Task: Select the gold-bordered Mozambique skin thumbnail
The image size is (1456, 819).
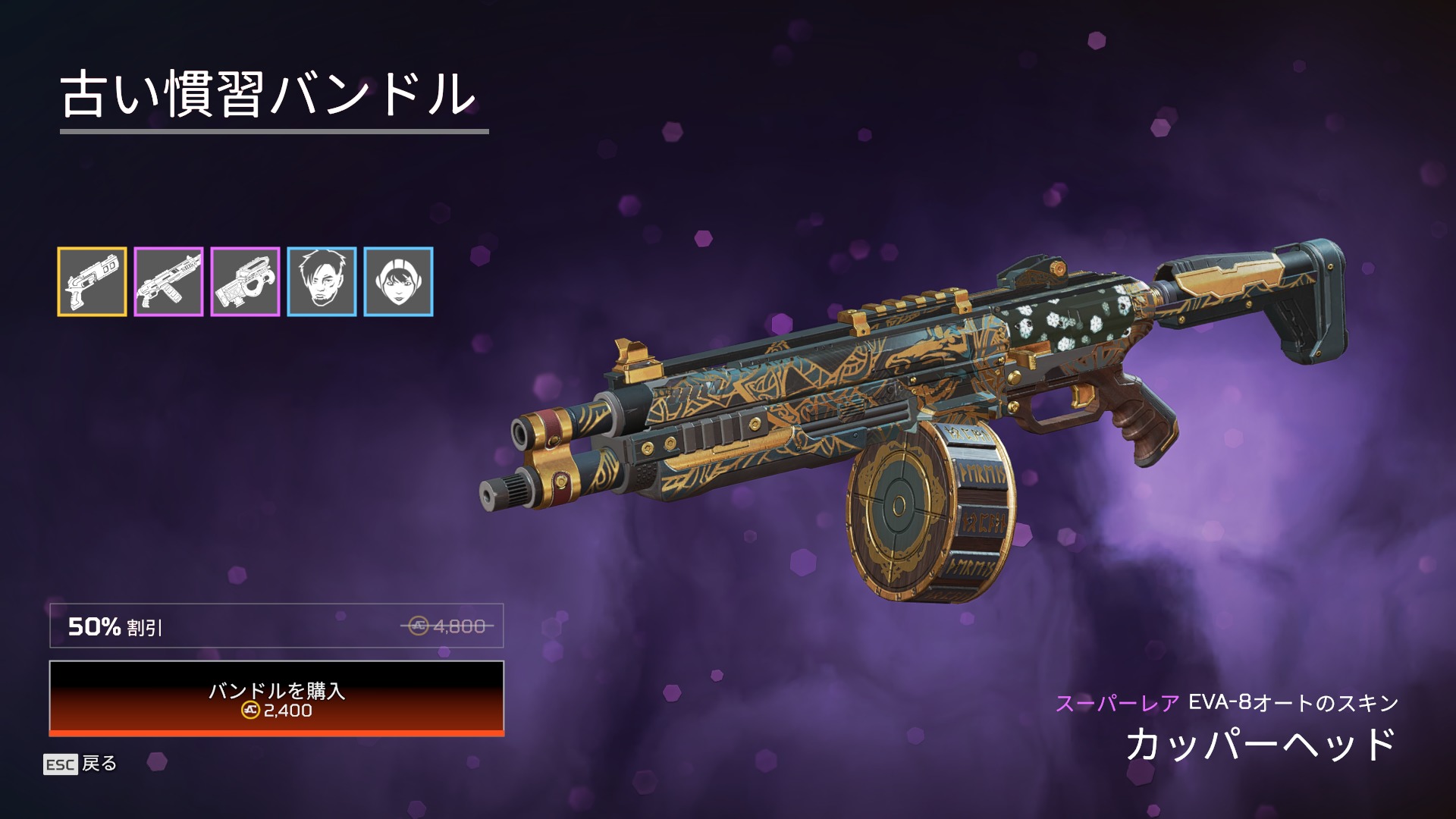Action: [x=92, y=281]
